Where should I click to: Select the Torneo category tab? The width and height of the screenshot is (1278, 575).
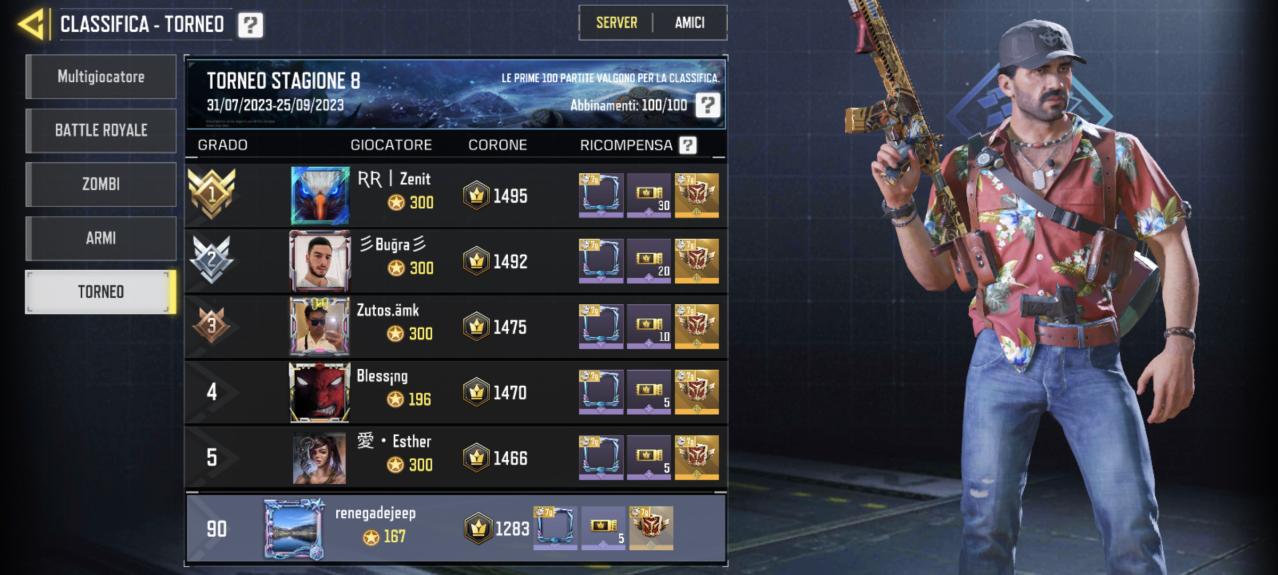[101, 292]
